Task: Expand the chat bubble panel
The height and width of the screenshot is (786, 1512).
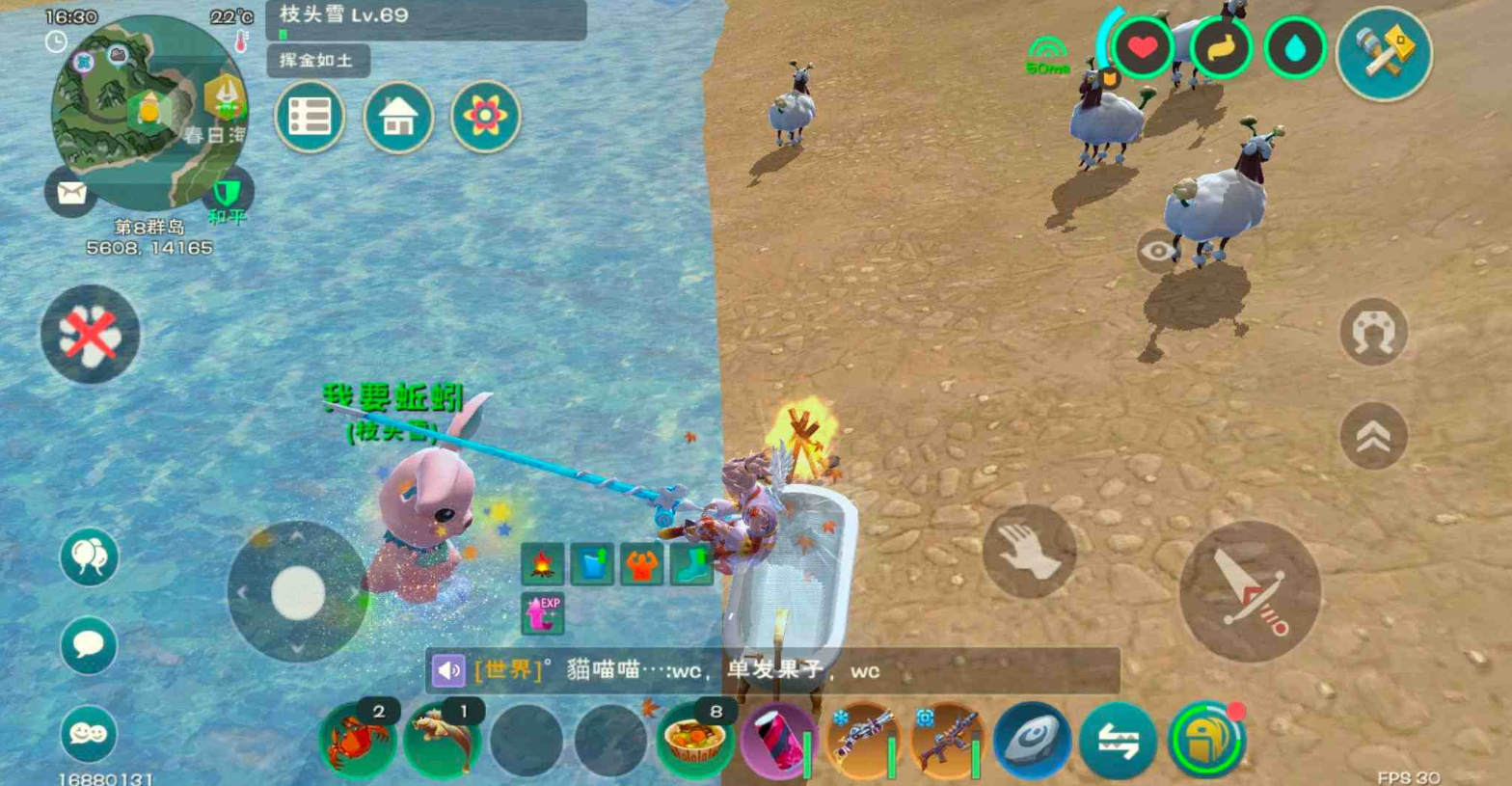Action: tap(89, 644)
